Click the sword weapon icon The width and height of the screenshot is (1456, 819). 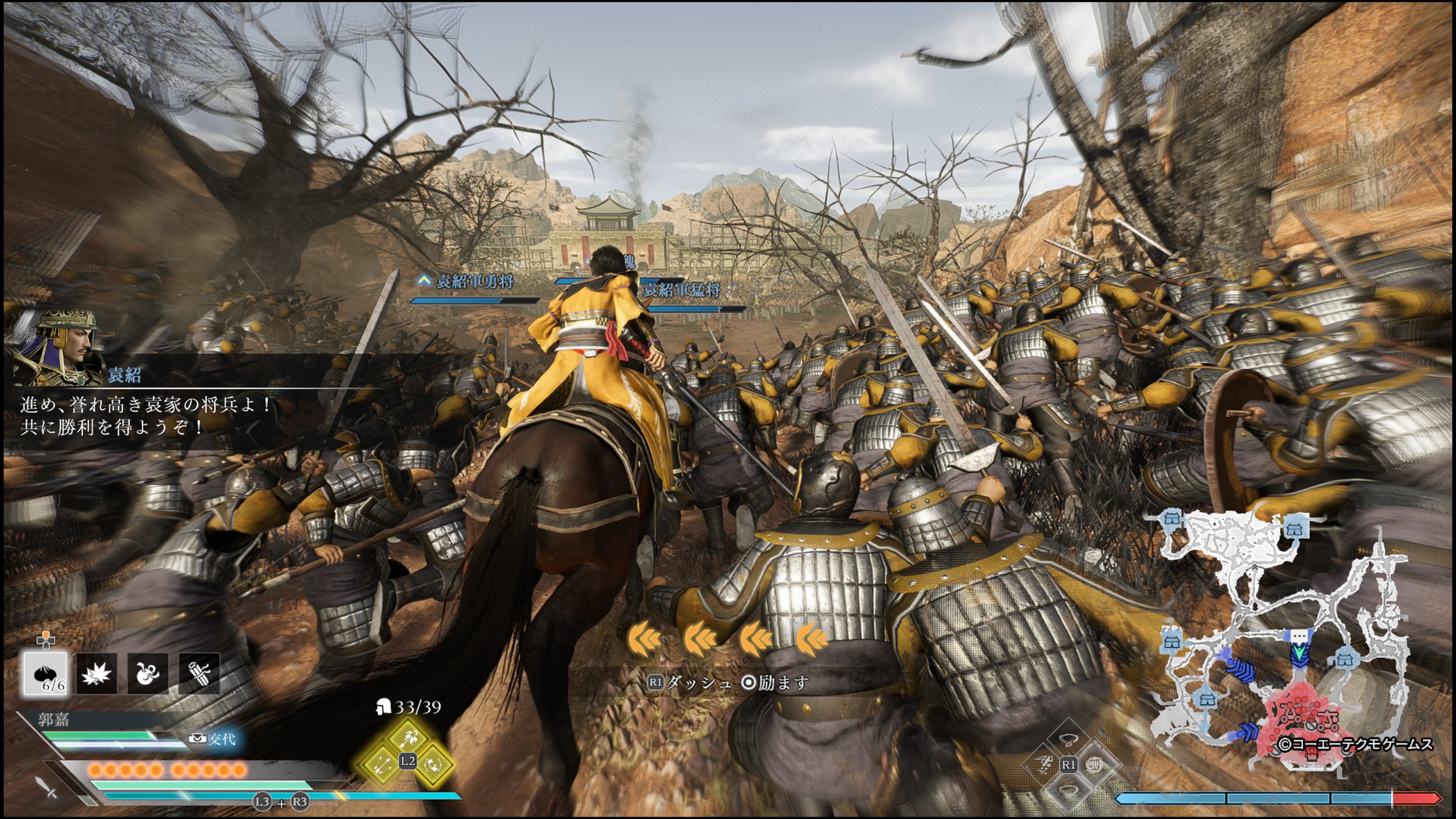[x=47, y=787]
